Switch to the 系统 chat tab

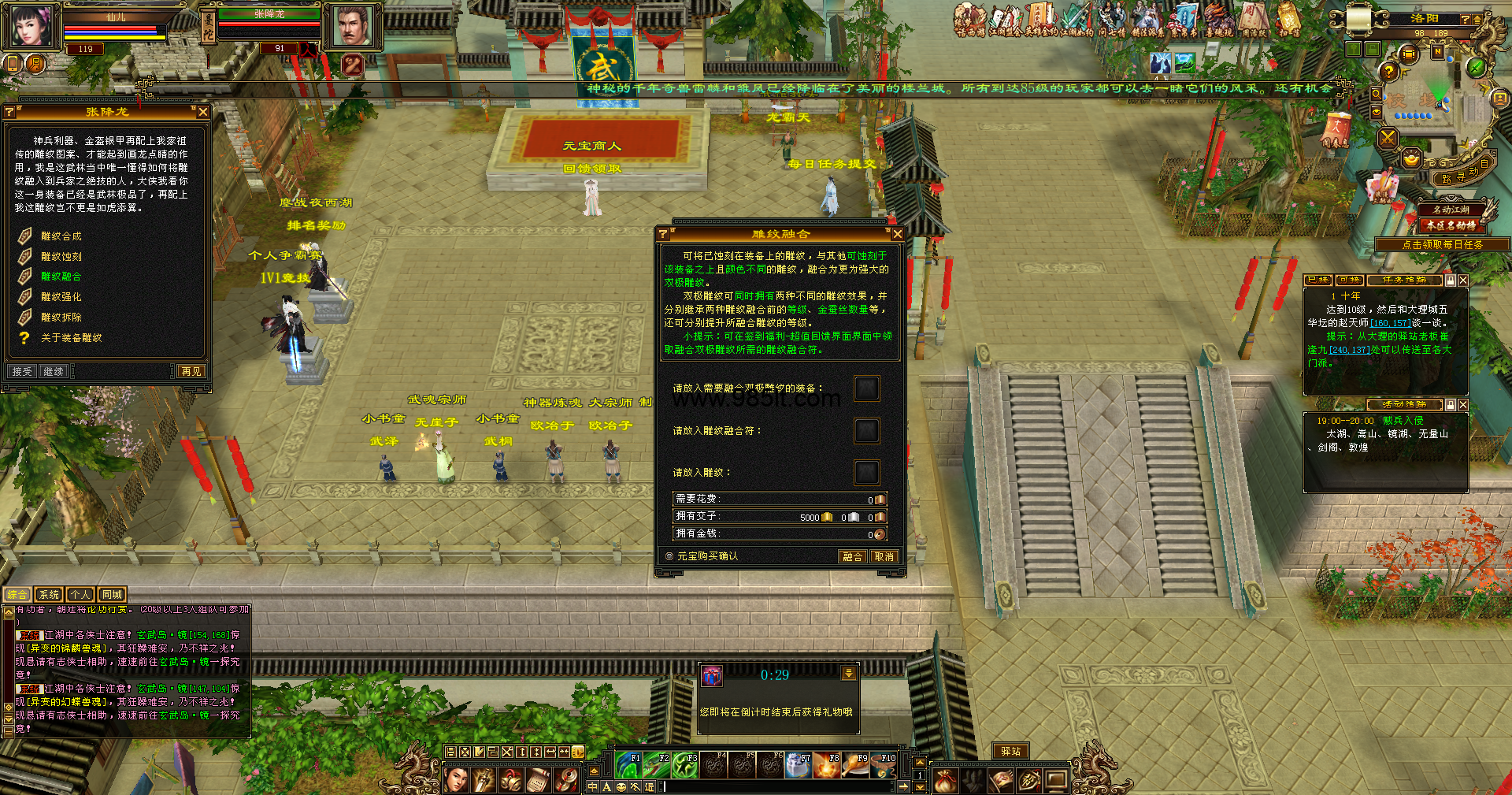(49, 595)
